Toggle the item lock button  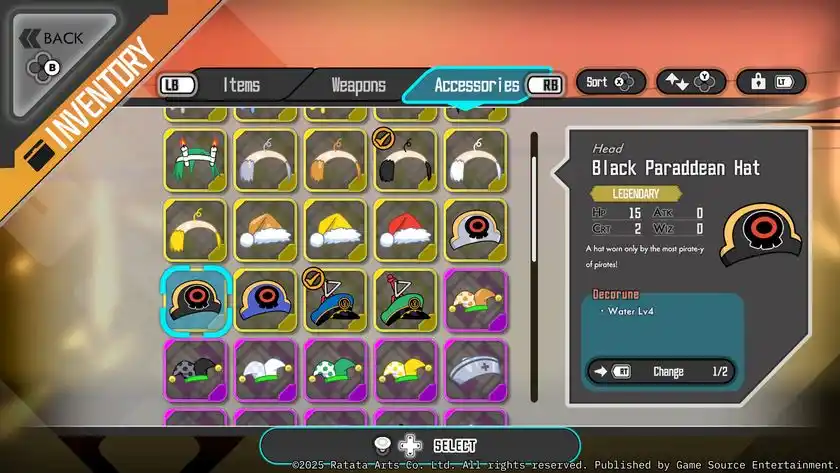click(x=771, y=82)
